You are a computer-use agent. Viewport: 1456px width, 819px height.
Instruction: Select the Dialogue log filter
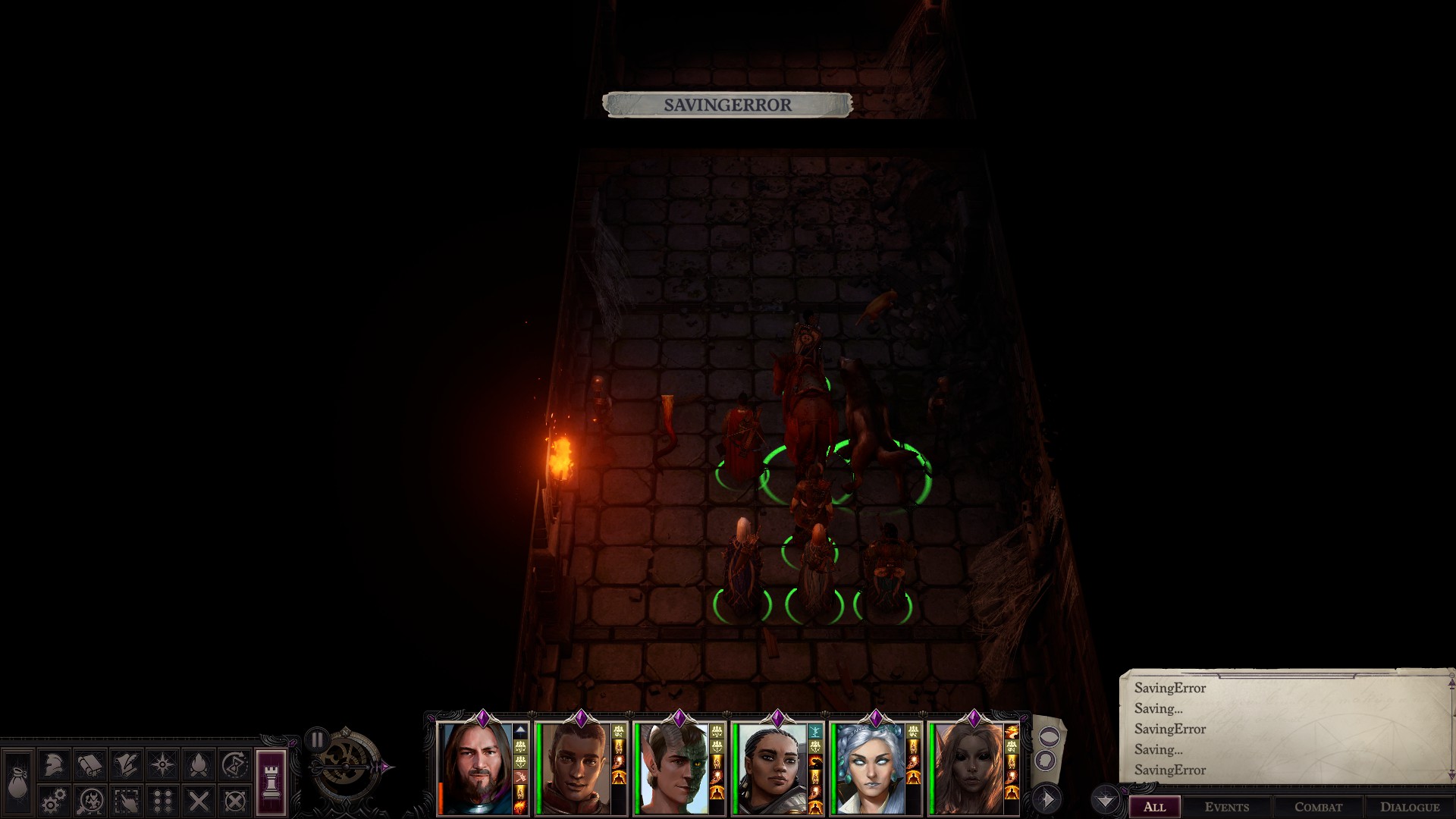coord(1409,806)
